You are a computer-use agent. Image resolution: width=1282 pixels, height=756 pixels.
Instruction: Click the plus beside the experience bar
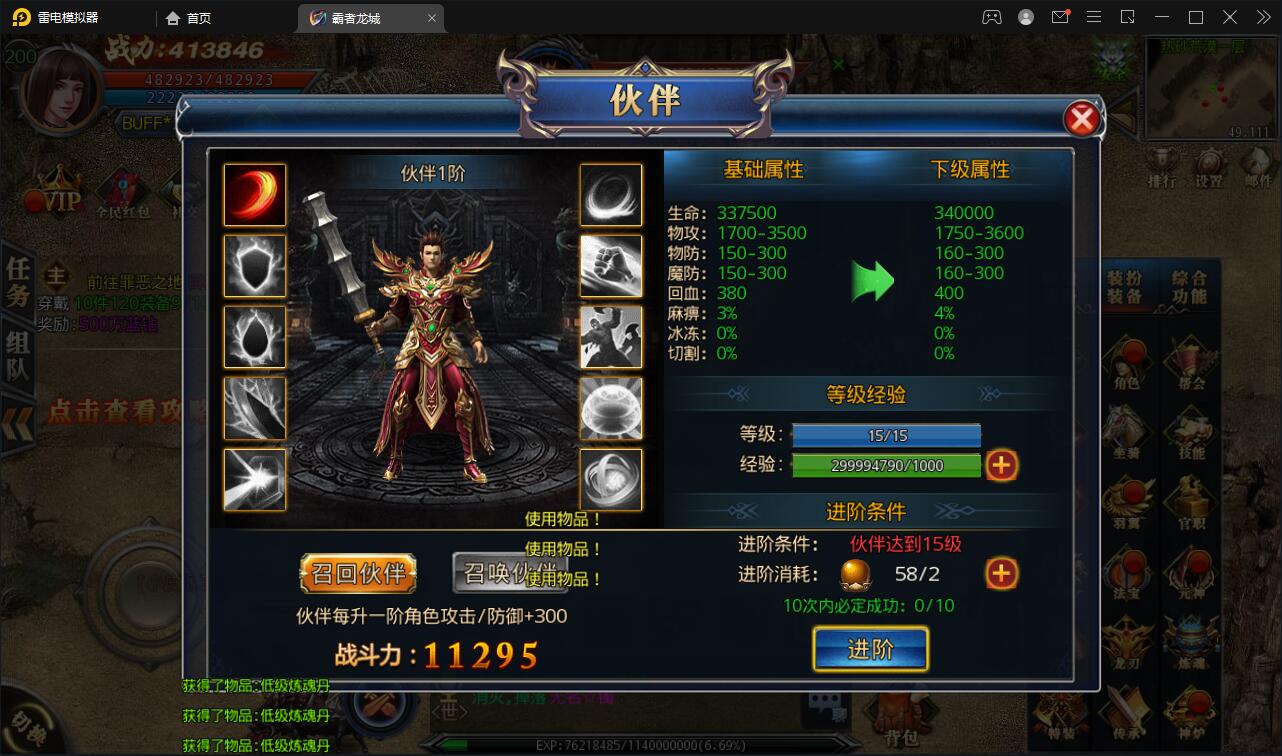coord(1002,464)
